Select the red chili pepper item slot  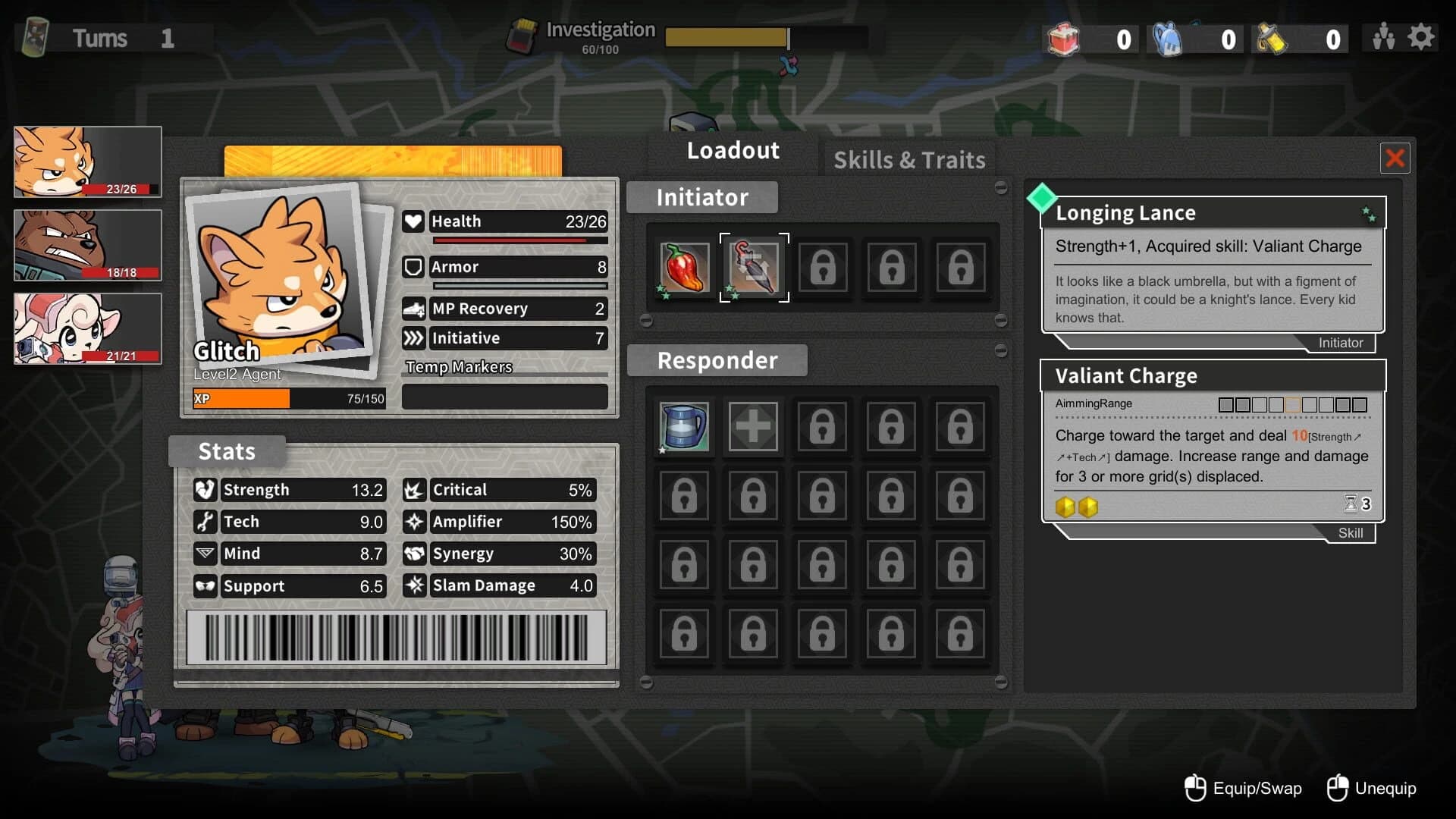tap(684, 268)
